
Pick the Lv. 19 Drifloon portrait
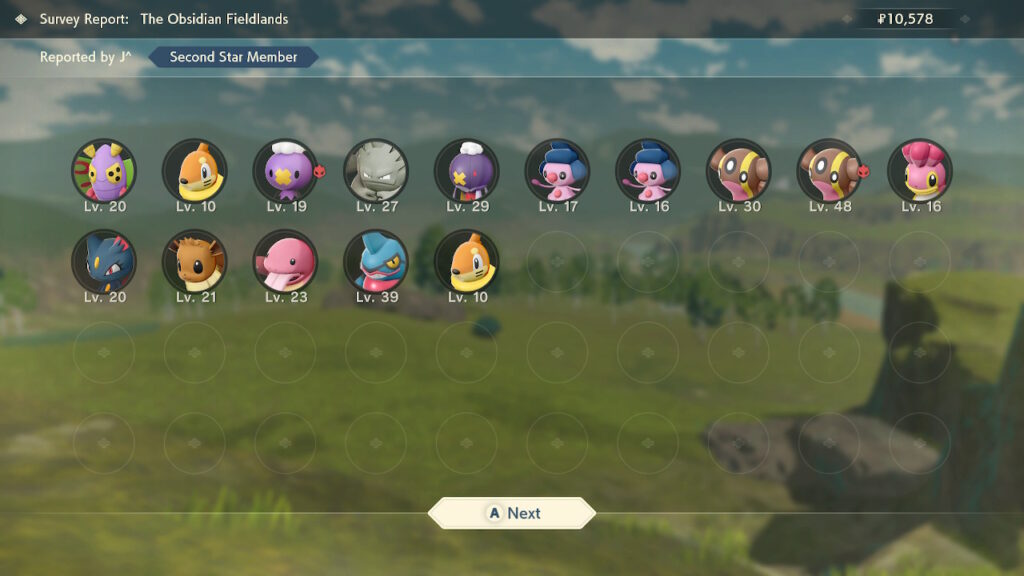coord(285,170)
